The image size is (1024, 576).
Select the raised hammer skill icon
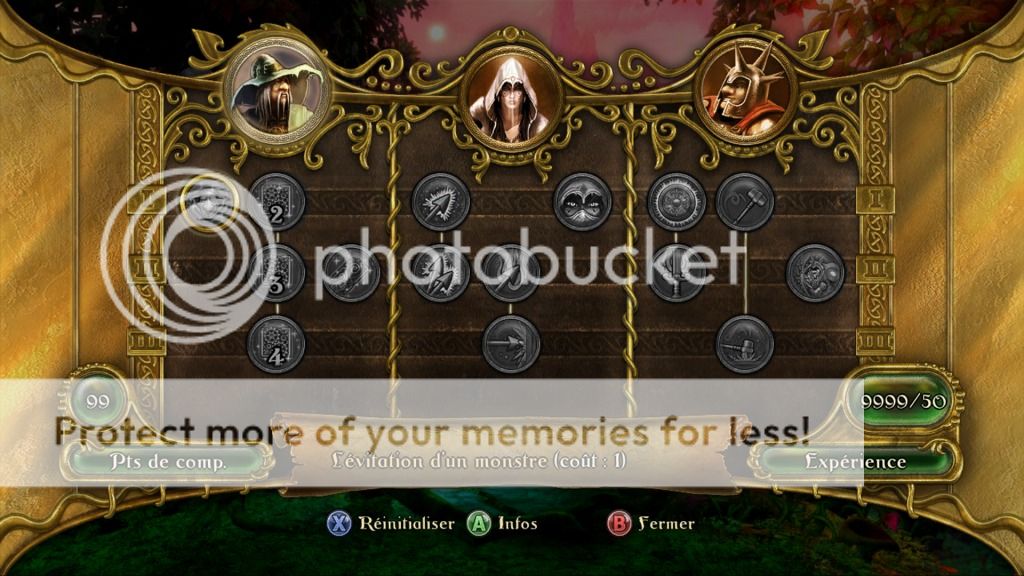(x=745, y=201)
